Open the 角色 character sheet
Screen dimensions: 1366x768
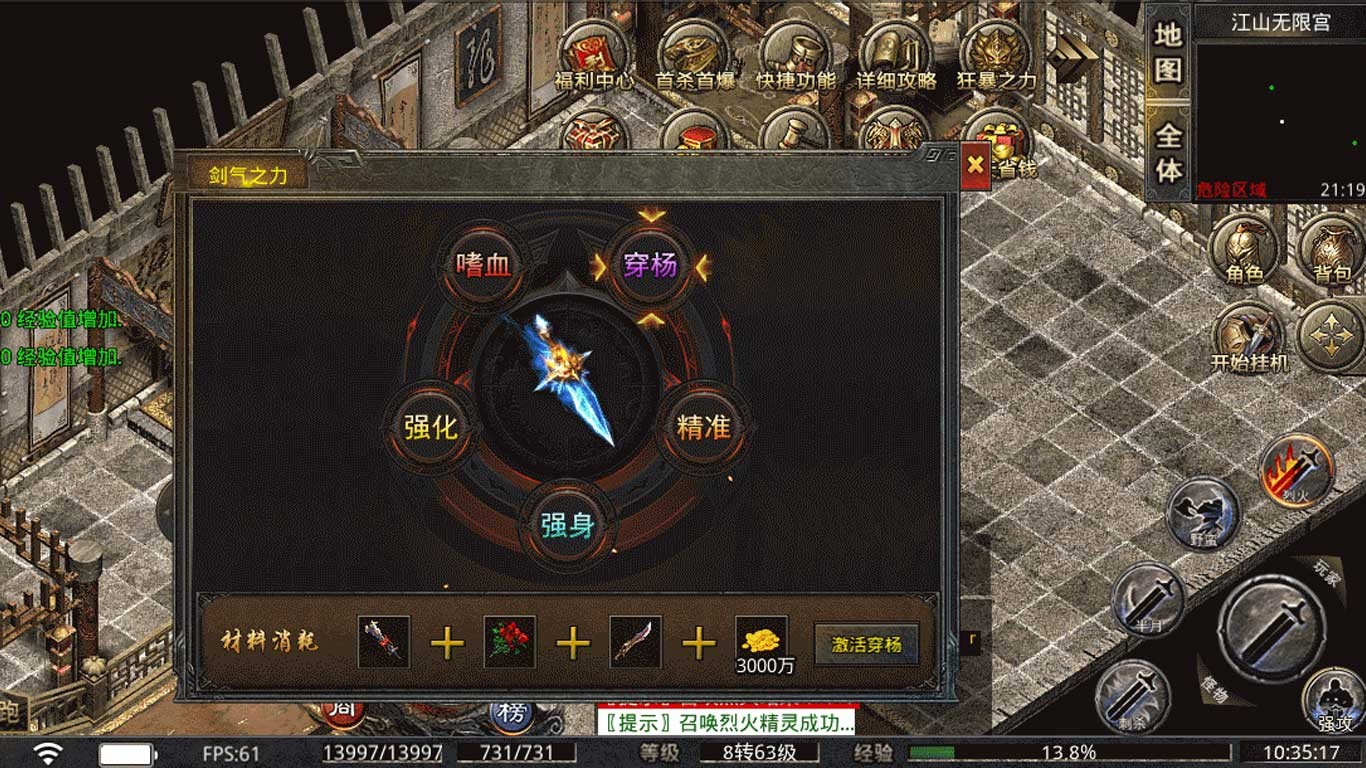[x=1244, y=250]
